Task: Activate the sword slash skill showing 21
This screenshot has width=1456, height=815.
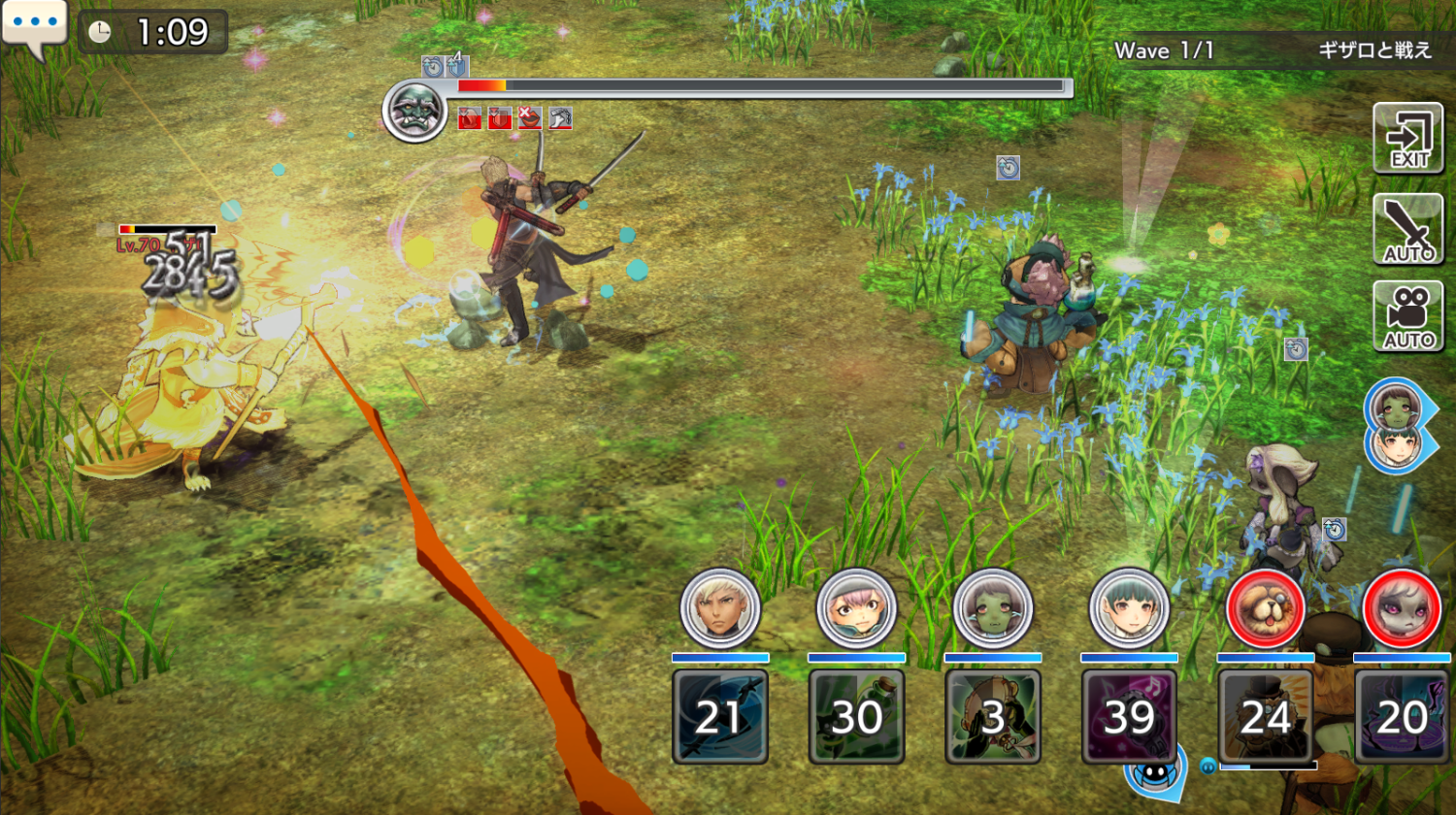Action: click(720, 716)
